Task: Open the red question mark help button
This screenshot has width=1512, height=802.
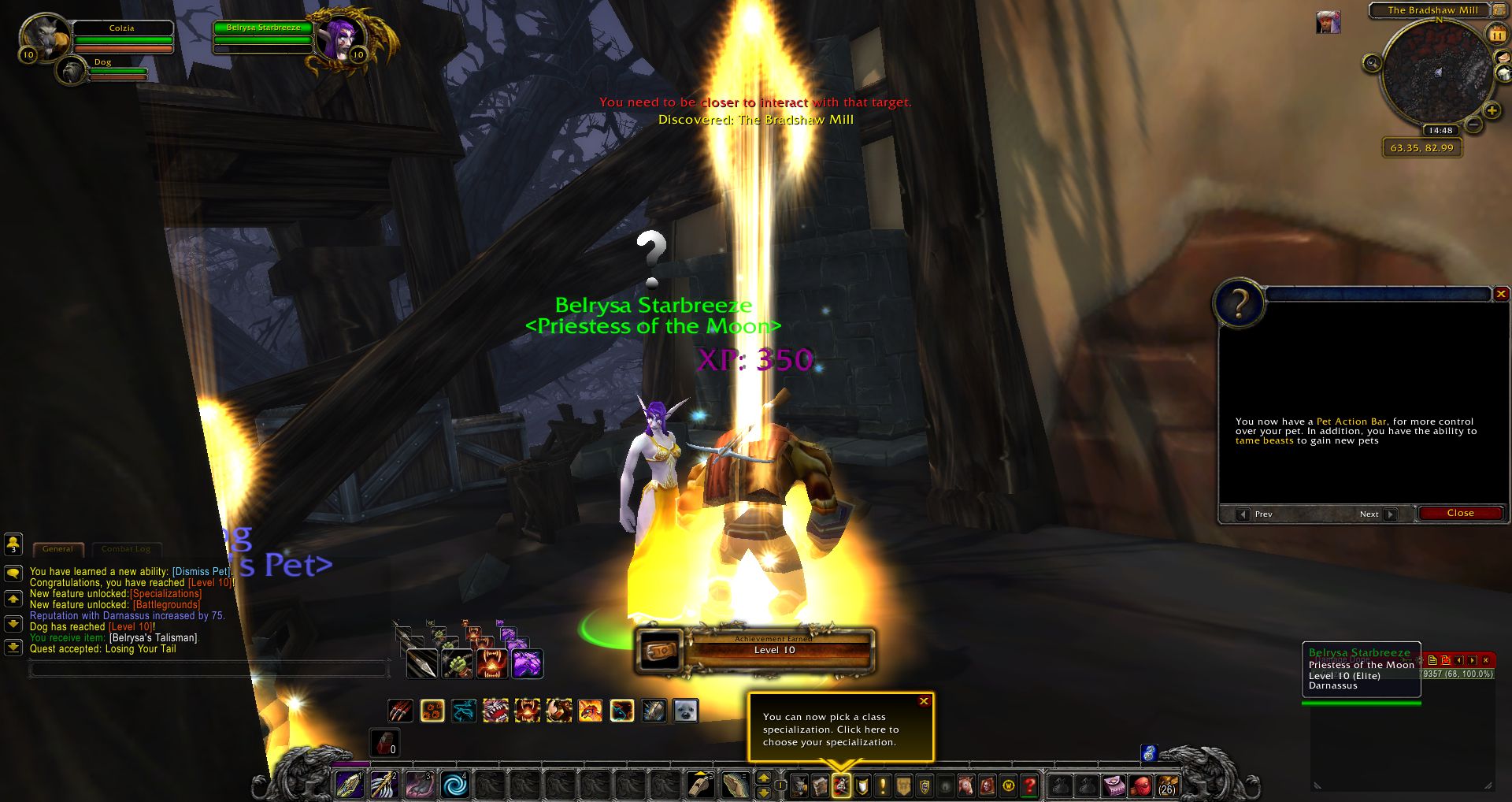Action: tap(1029, 785)
